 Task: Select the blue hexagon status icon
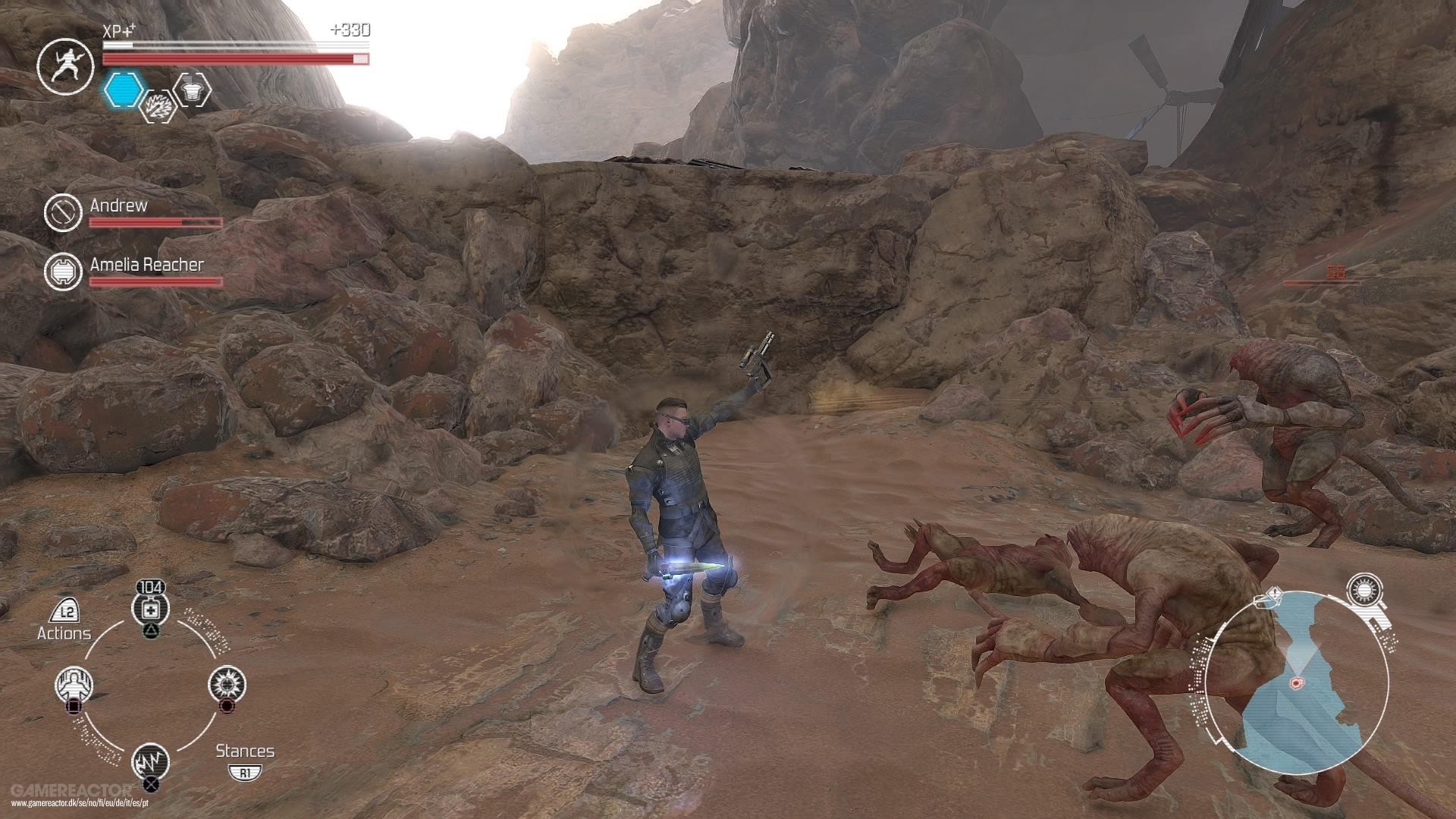click(124, 90)
